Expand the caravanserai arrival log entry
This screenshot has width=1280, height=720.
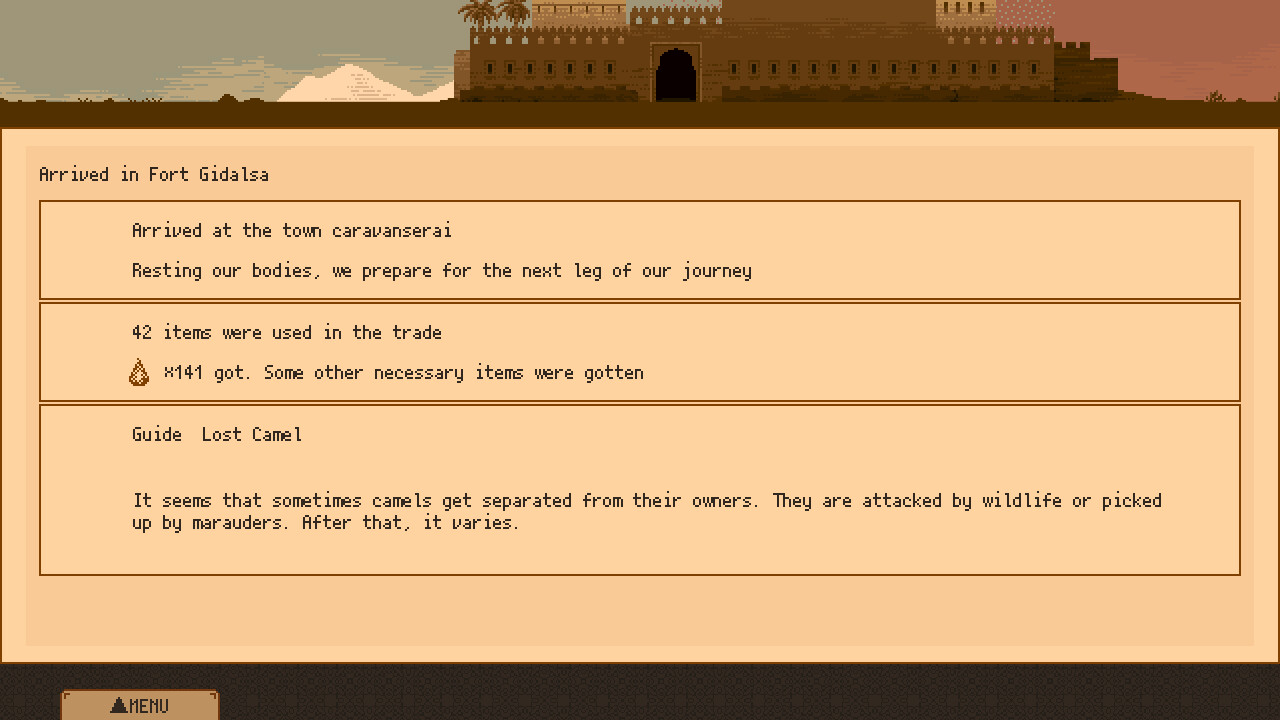click(x=640, y=250)
